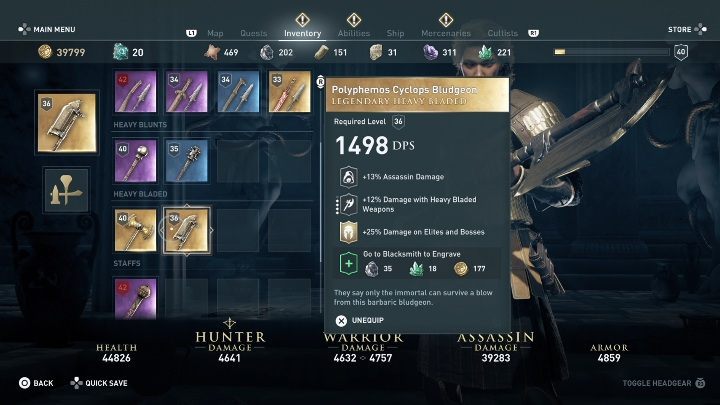Go to the Ship tab
The width and height of the screenshot is (720, 405).
(398, 32)
